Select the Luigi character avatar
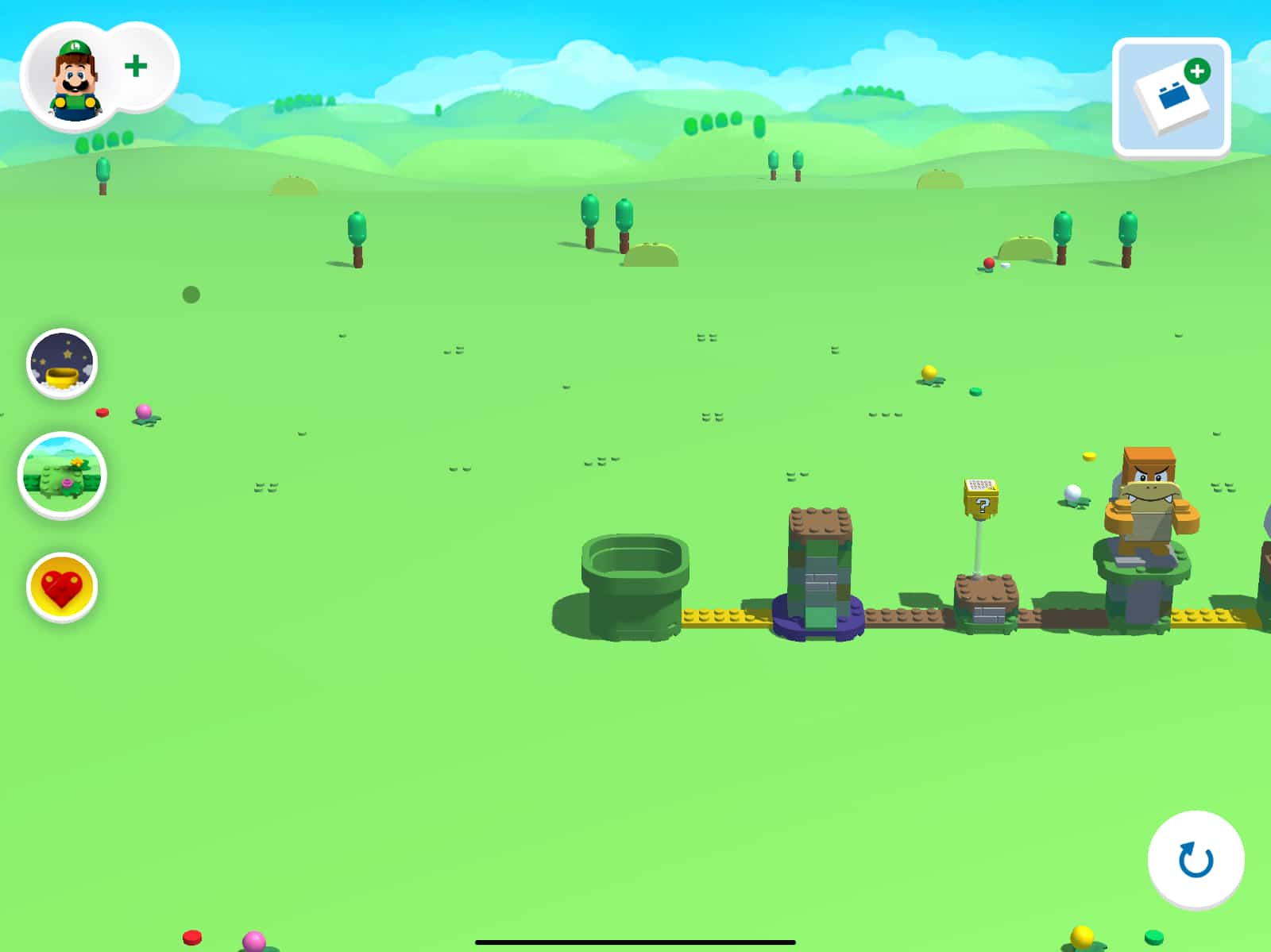This screenshot has height=952, width=1271. click(75, 78)
